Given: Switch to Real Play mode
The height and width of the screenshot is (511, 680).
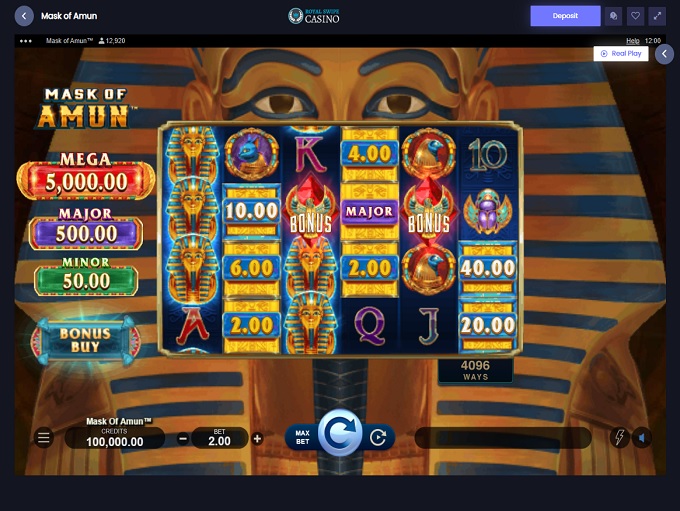Looking at the screenshot, I should coord(621,54).
